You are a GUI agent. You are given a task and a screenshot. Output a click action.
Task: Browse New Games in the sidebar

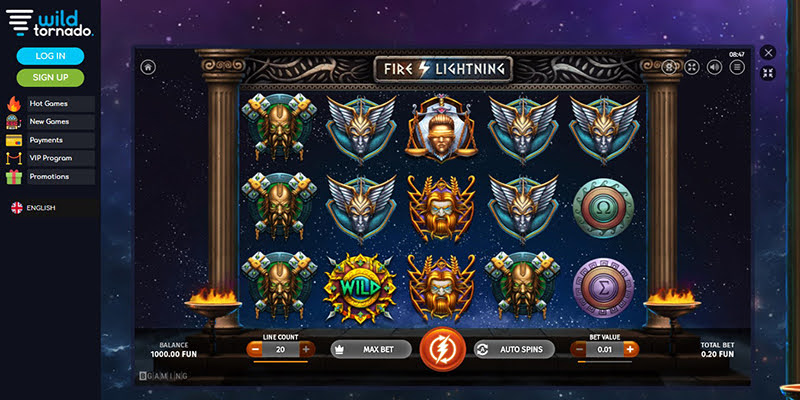tap(49, 122)
